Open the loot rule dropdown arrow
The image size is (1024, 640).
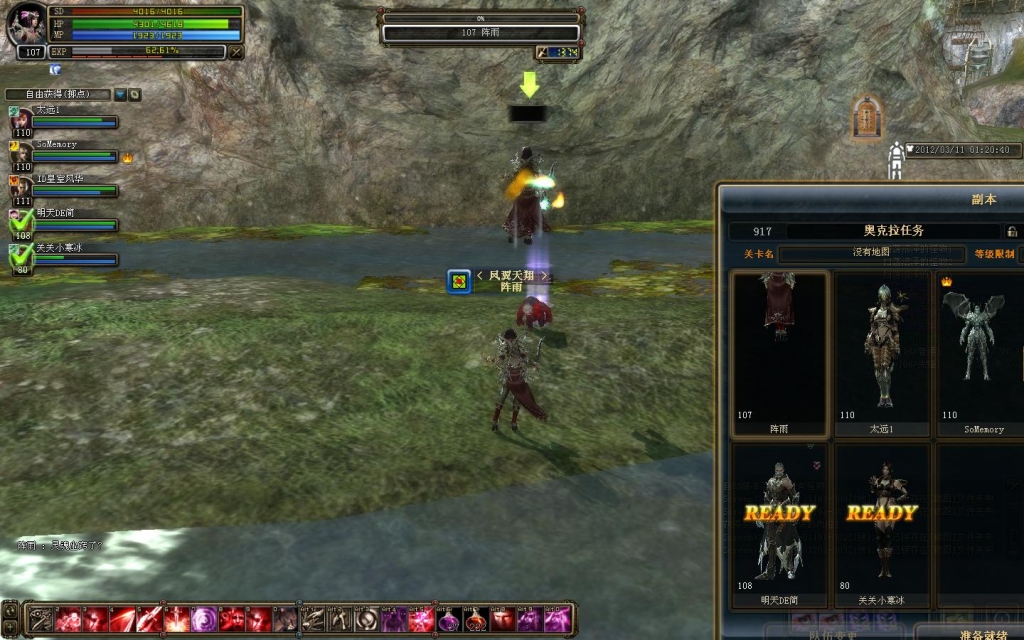point(120,95)
